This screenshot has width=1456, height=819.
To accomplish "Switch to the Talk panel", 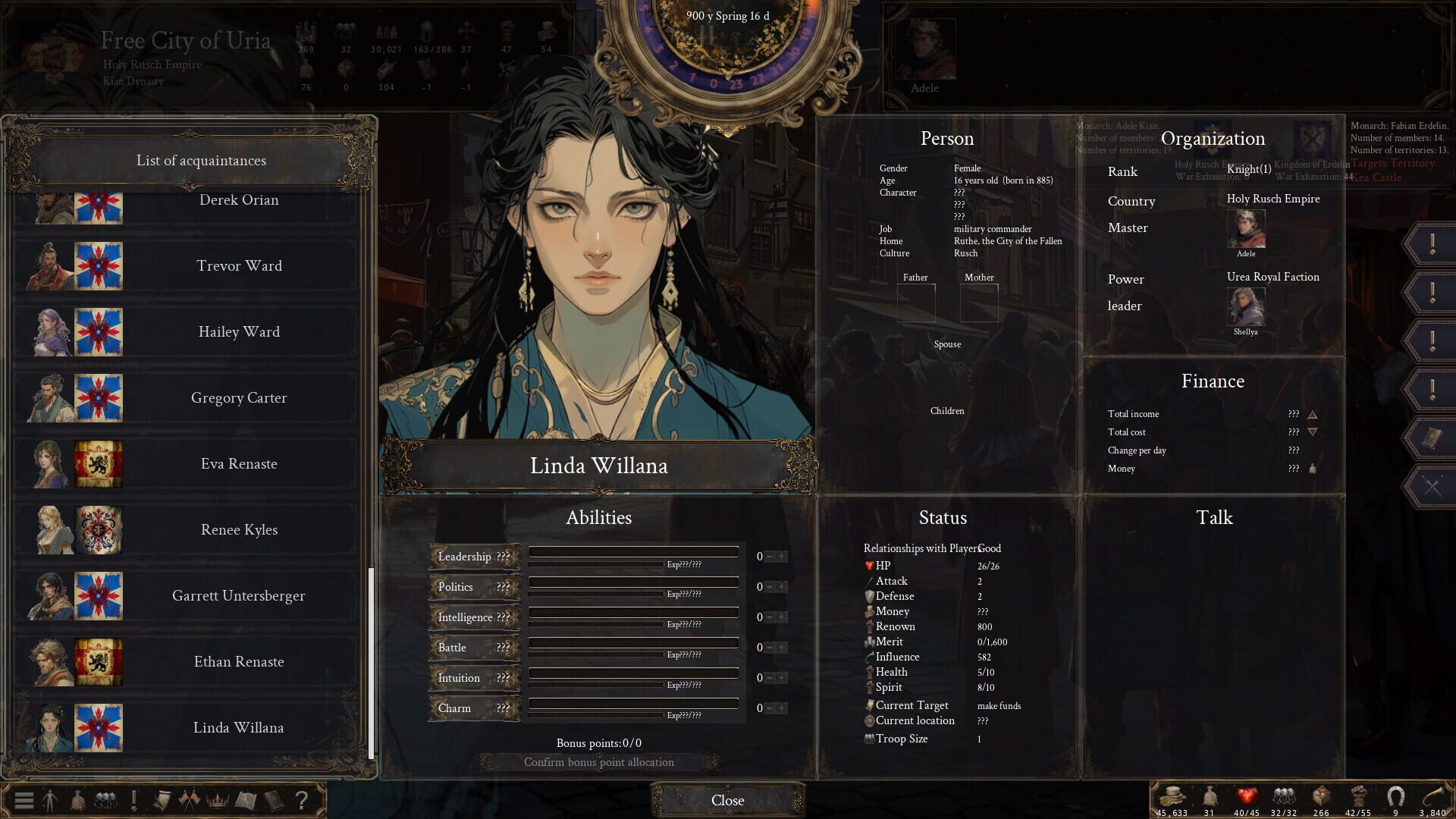I will [1214, 518].
